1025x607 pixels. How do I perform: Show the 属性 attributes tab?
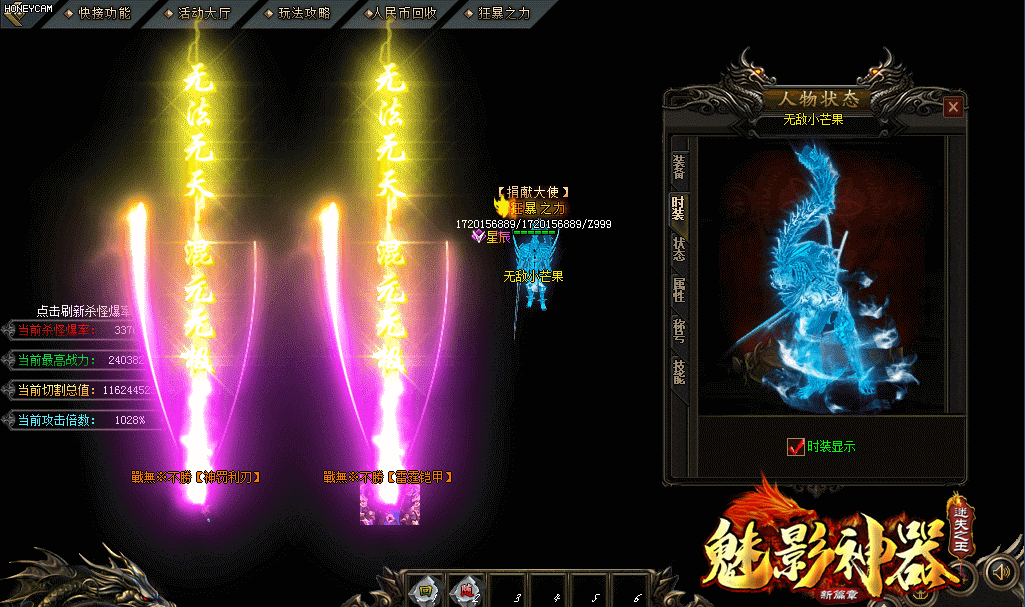pos(679,290)
